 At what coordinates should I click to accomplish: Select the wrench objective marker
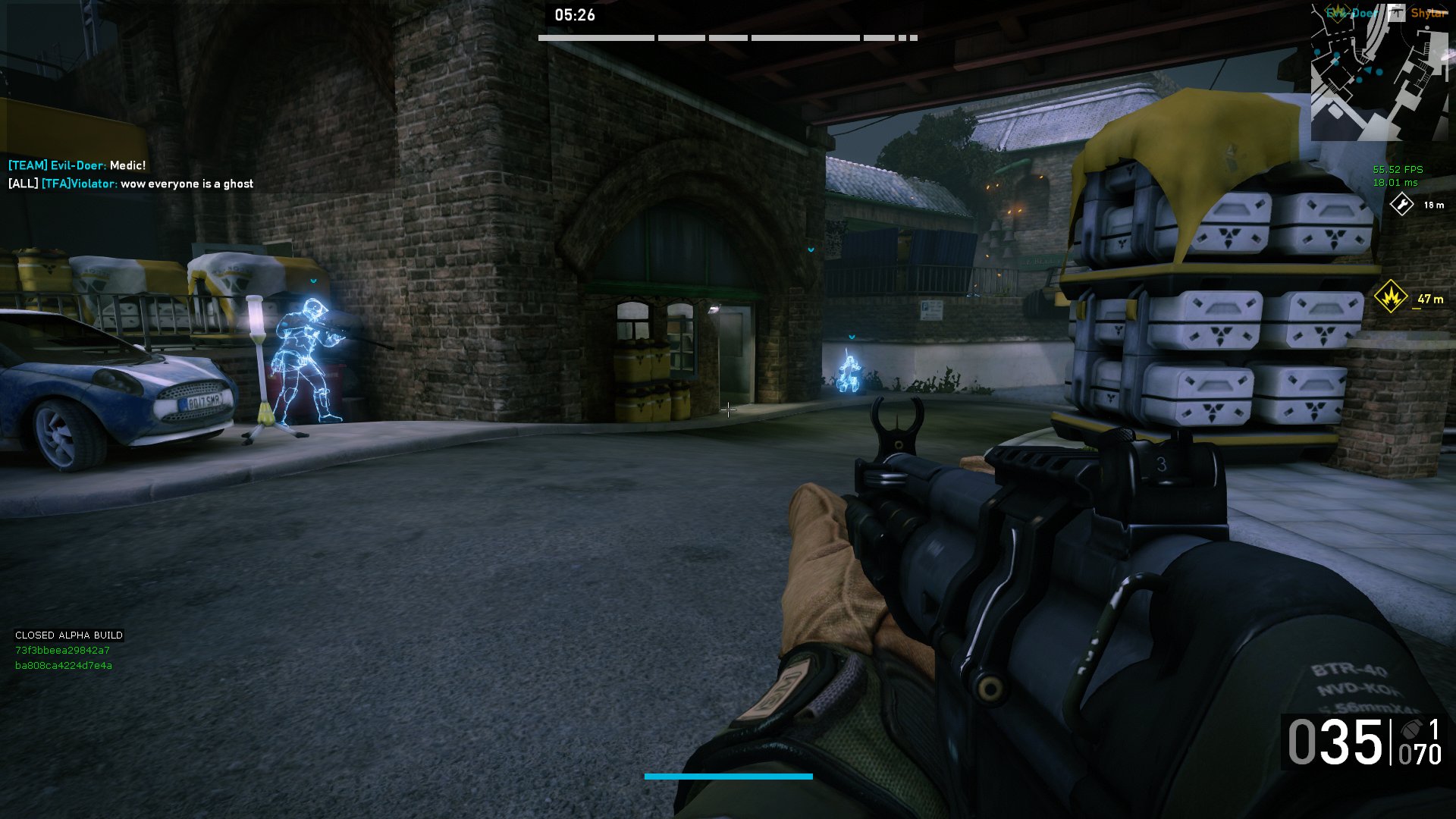coord(1401,205)
